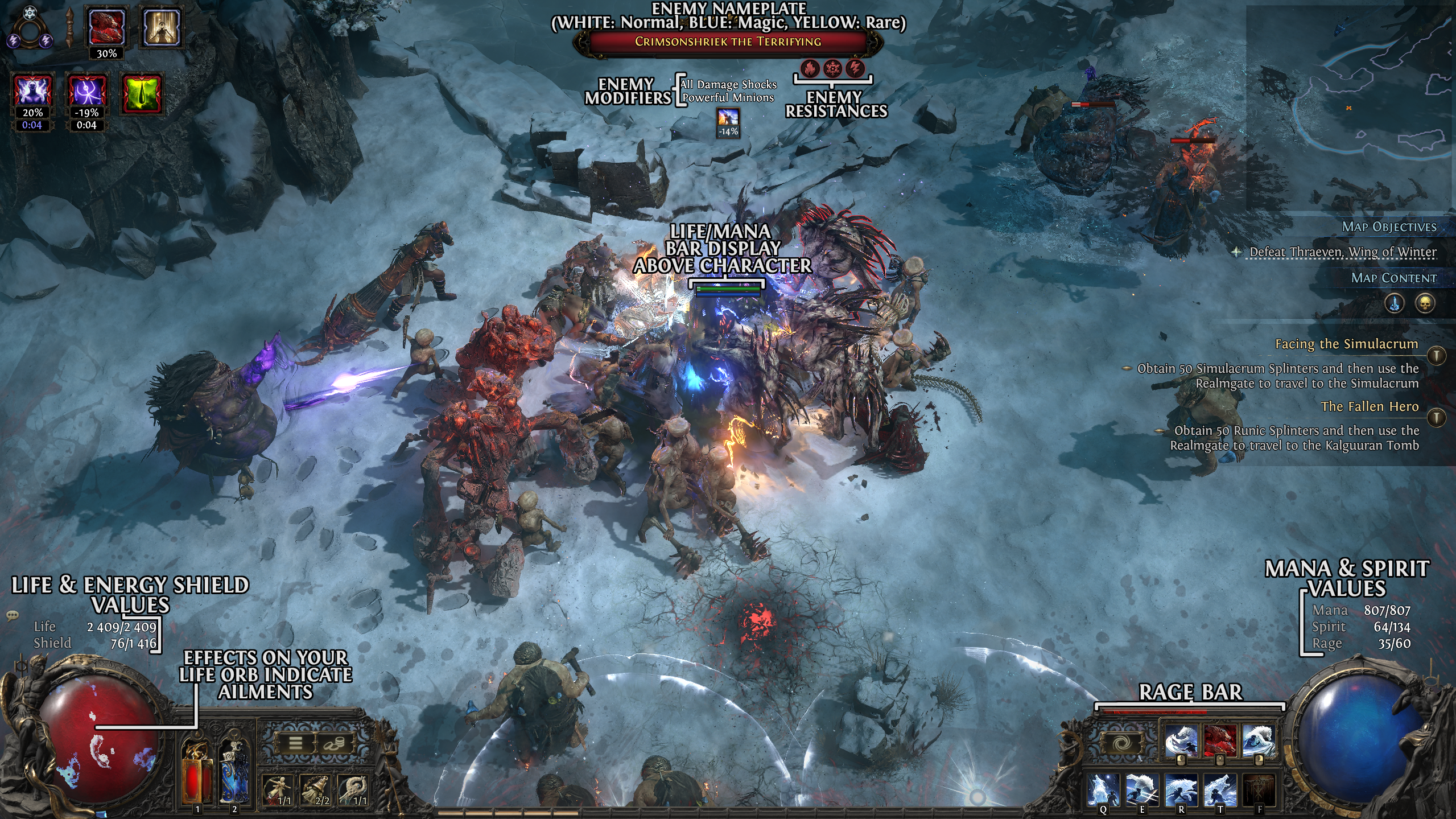Activate the lunging wolf skill on R

[x=1181, y=790]
